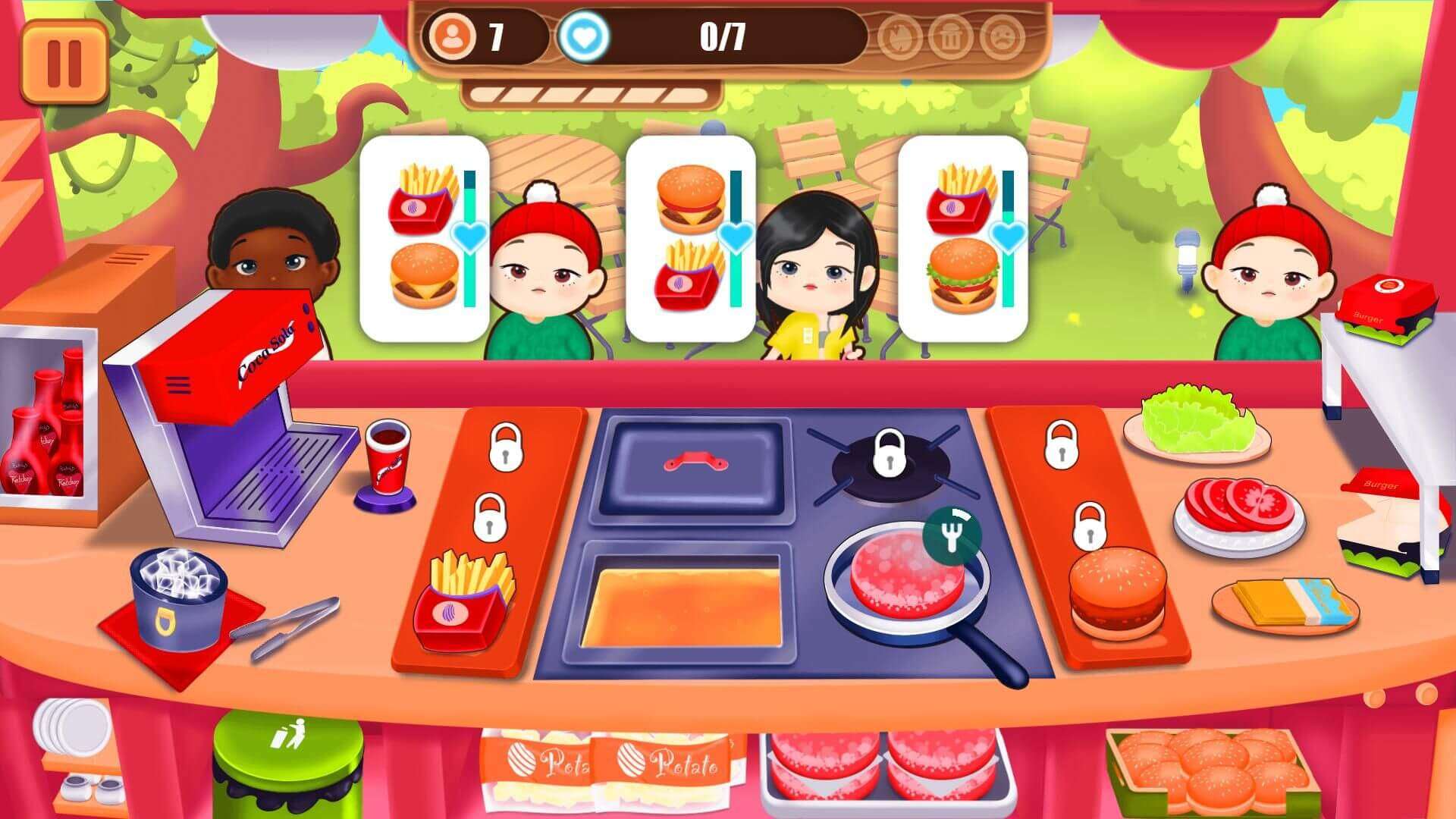Pause the game with the orange button
The height and width of the screenshot is (819, 1456).
pyautogui.click(x=64, y=62)
